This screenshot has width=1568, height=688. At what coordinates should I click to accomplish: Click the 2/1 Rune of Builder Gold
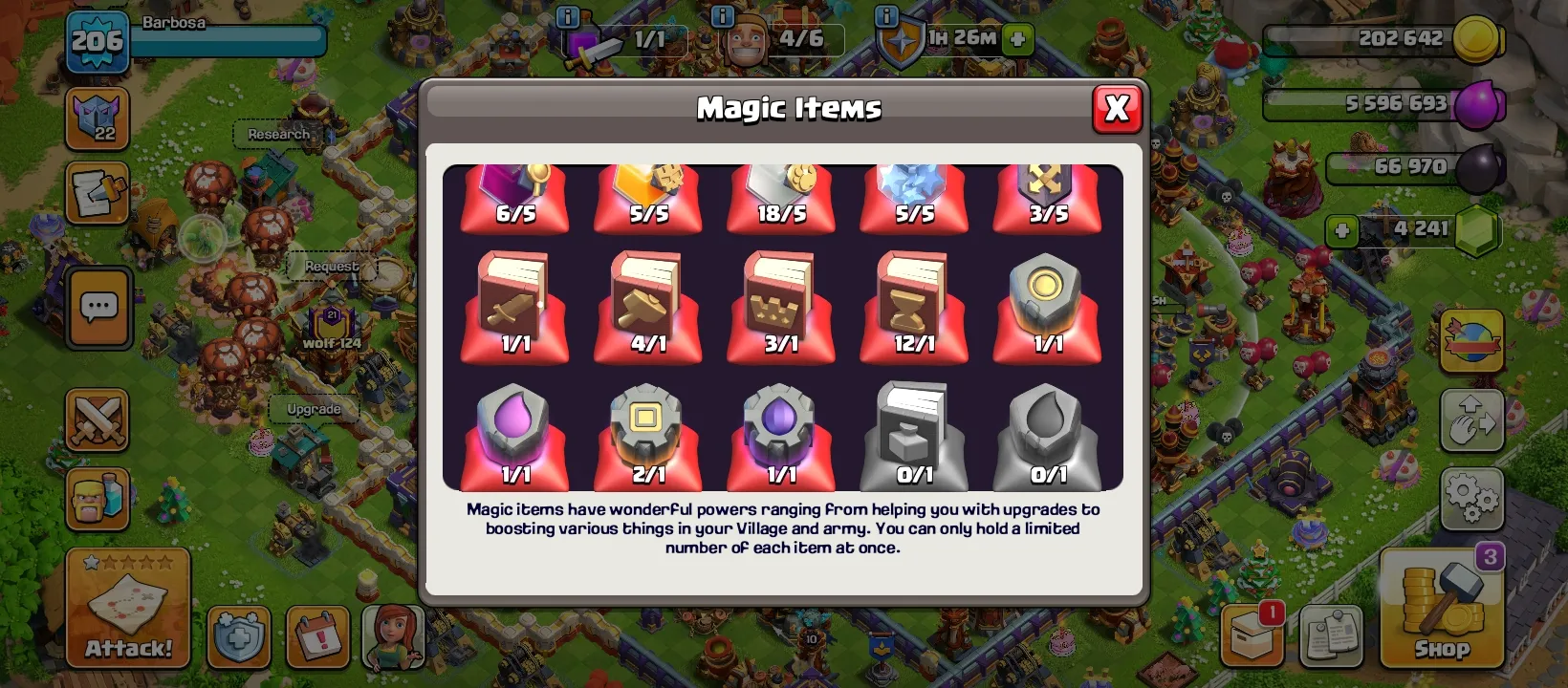point(647,432)
